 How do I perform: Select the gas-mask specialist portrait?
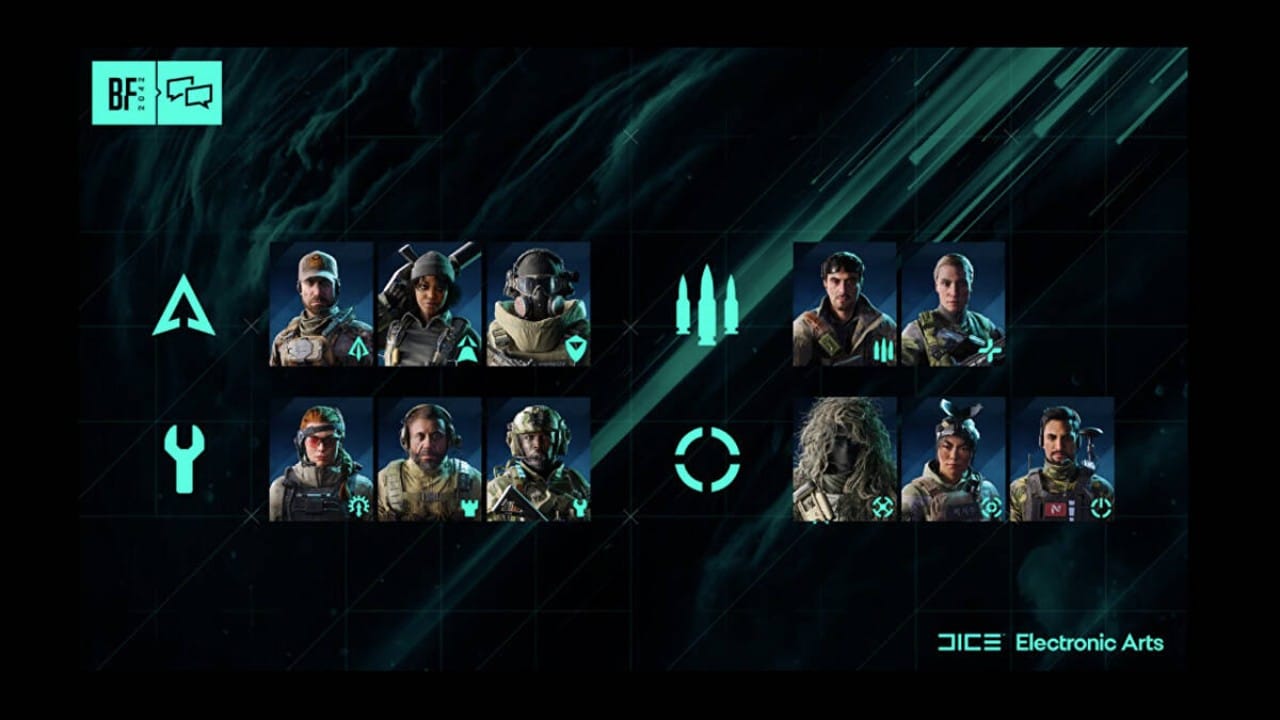point(538,304)
